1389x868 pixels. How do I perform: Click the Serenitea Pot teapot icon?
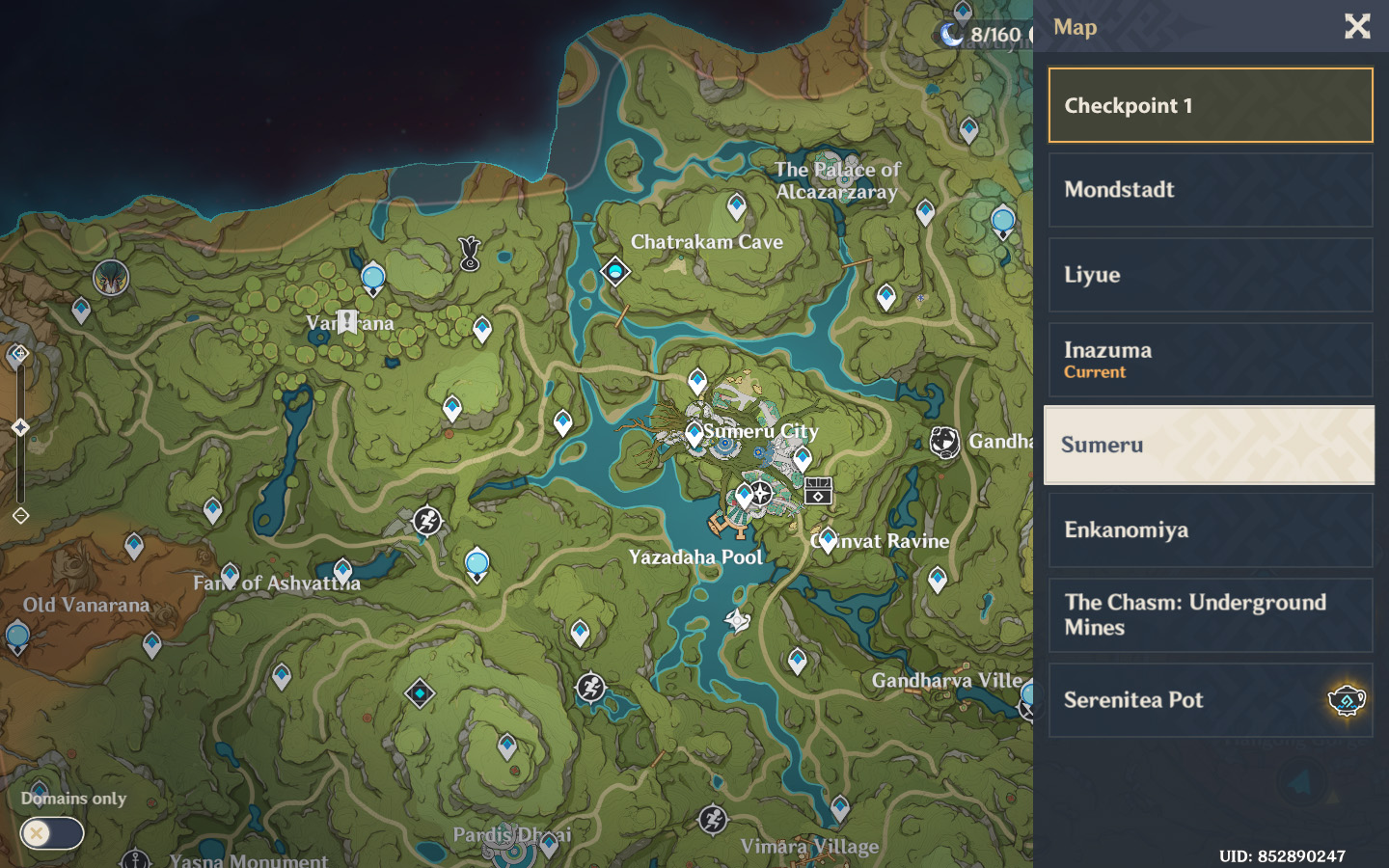(x=1345, y=701)
